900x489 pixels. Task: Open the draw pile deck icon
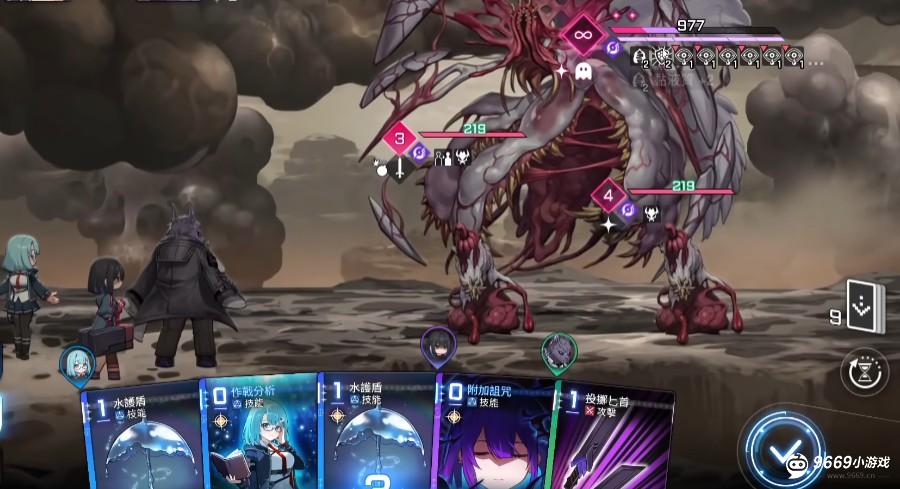point(864,306)
